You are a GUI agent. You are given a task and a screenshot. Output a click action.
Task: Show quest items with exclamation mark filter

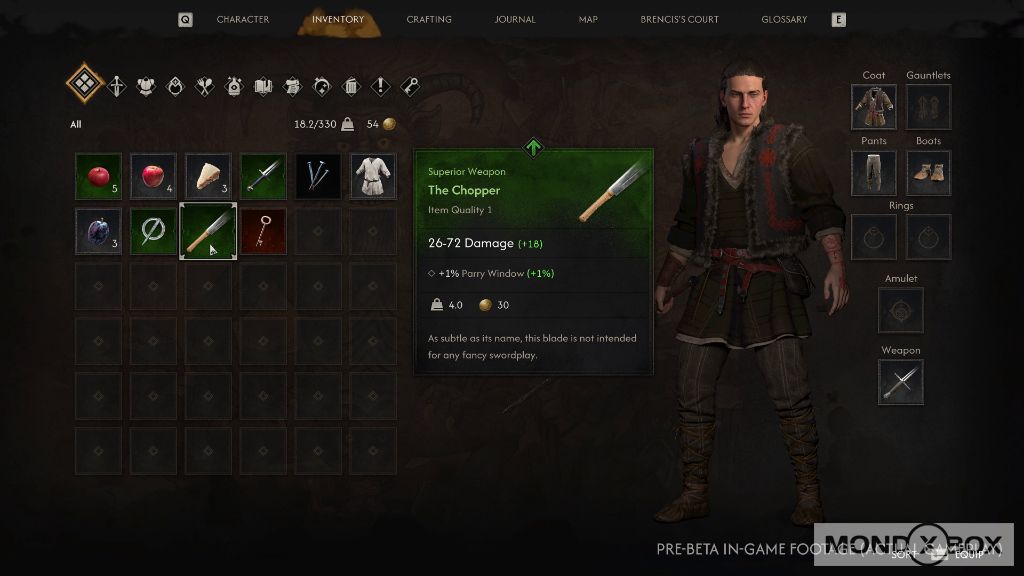[380, 86]
